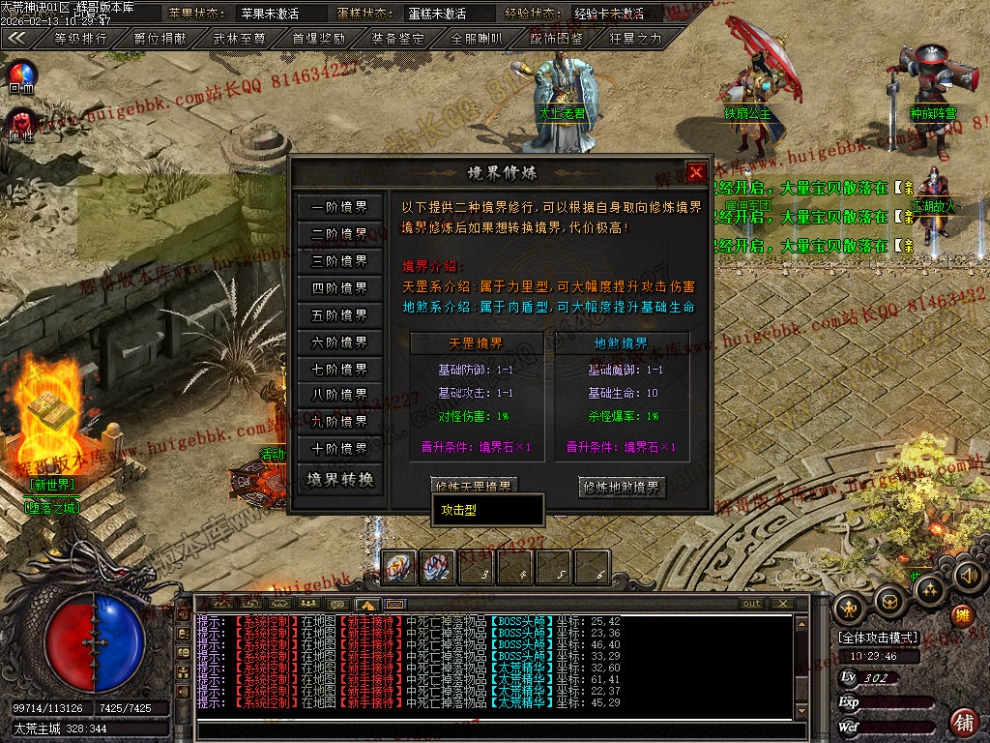Select the 一阶境界 tier
This screenshot has width=990, height=743.
(x=340, y=207)
